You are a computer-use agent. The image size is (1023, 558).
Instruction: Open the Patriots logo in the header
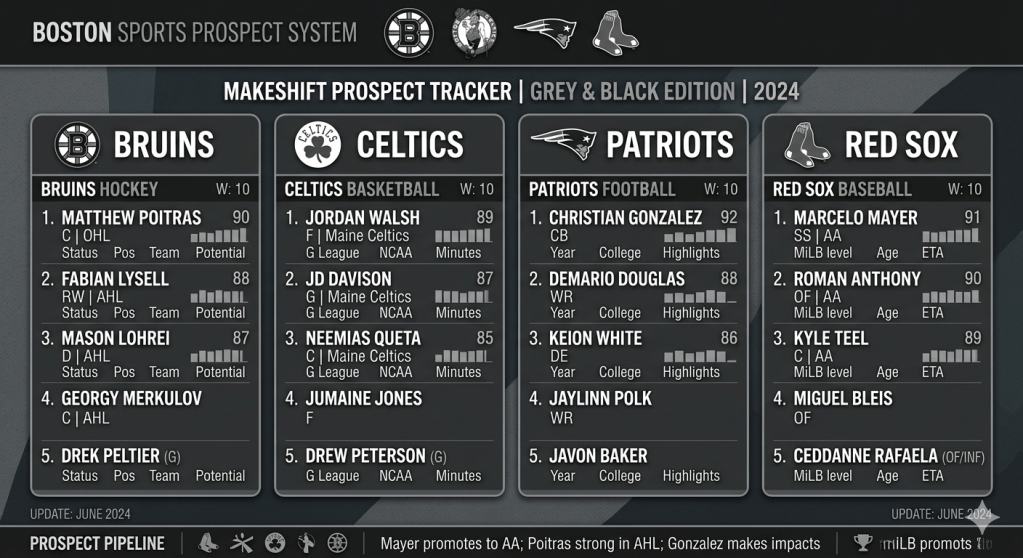545,32
